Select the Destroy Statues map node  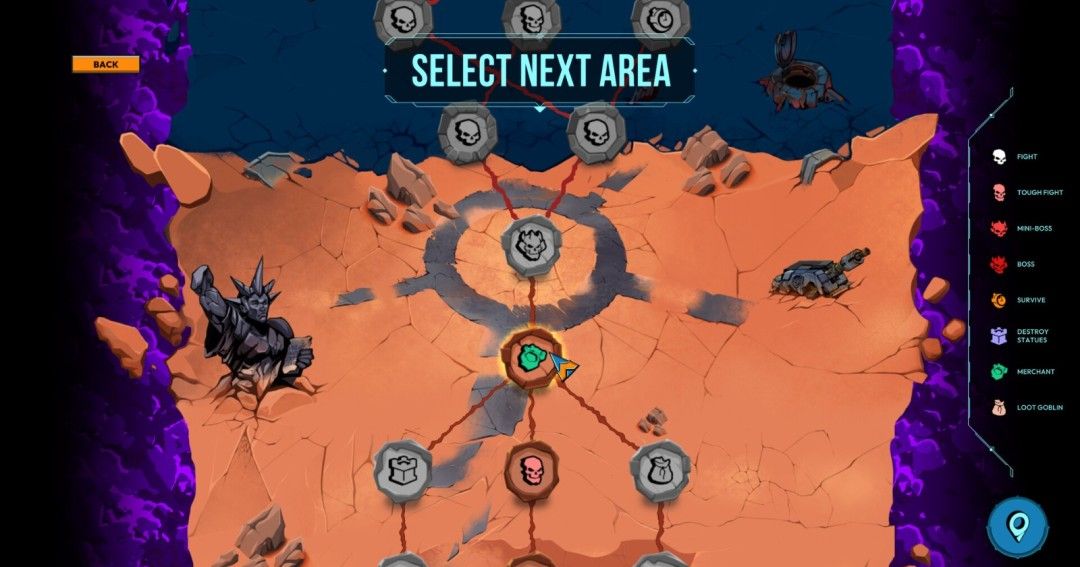[x=402, y=469]
